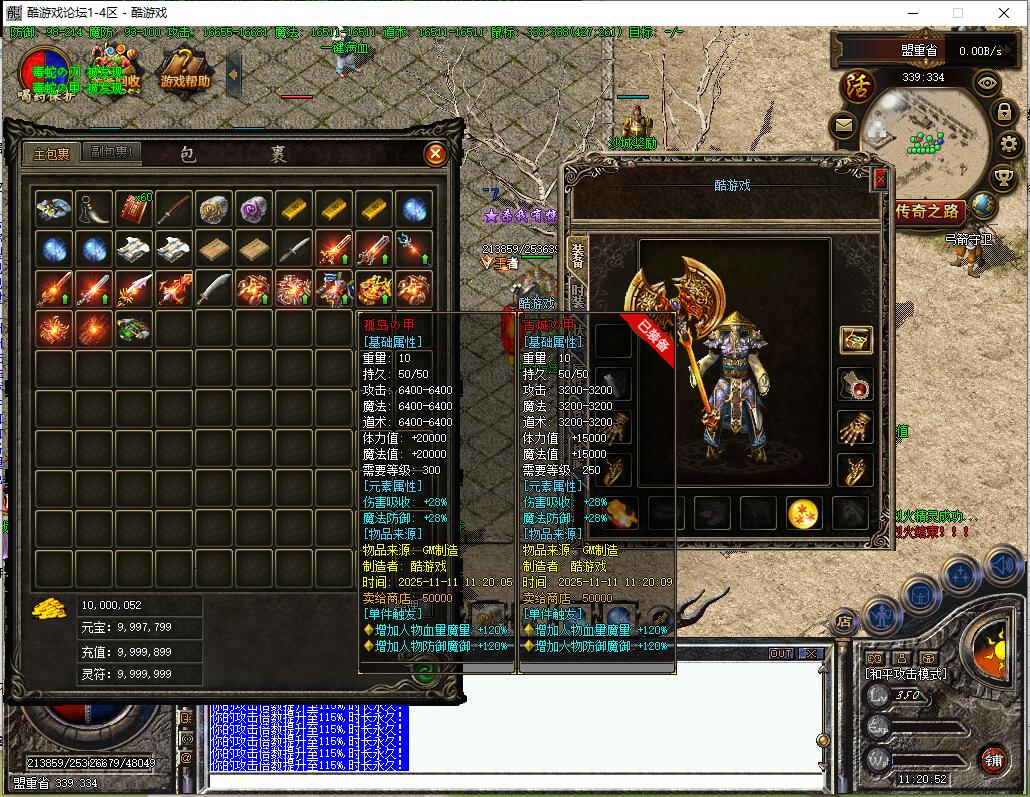Image resolution: width=1030 pixels, height=797 pixels.
Task: Close the inventory bag window
Action: click(x=435, y=154)
